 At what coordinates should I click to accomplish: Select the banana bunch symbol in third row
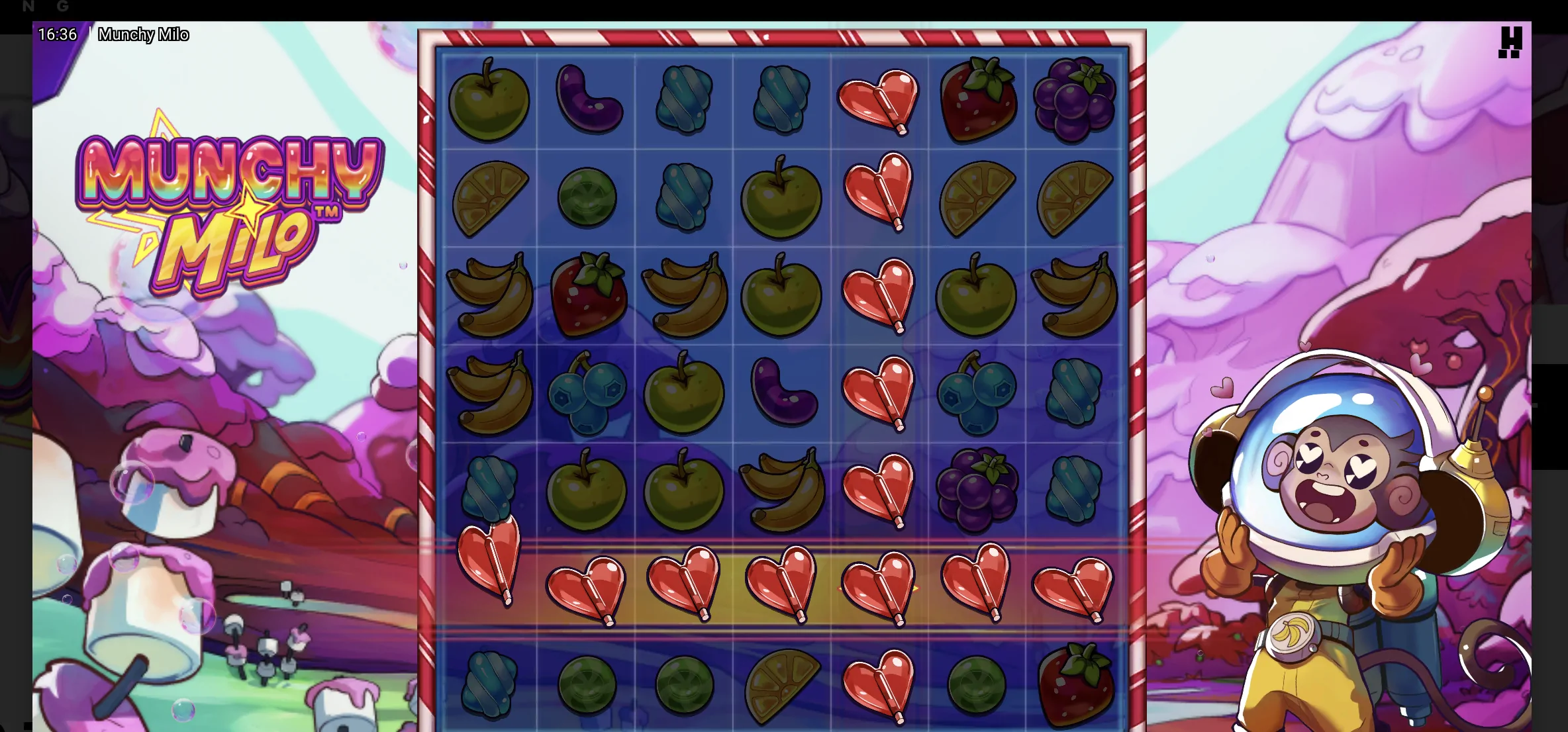[x=490, y=295]
